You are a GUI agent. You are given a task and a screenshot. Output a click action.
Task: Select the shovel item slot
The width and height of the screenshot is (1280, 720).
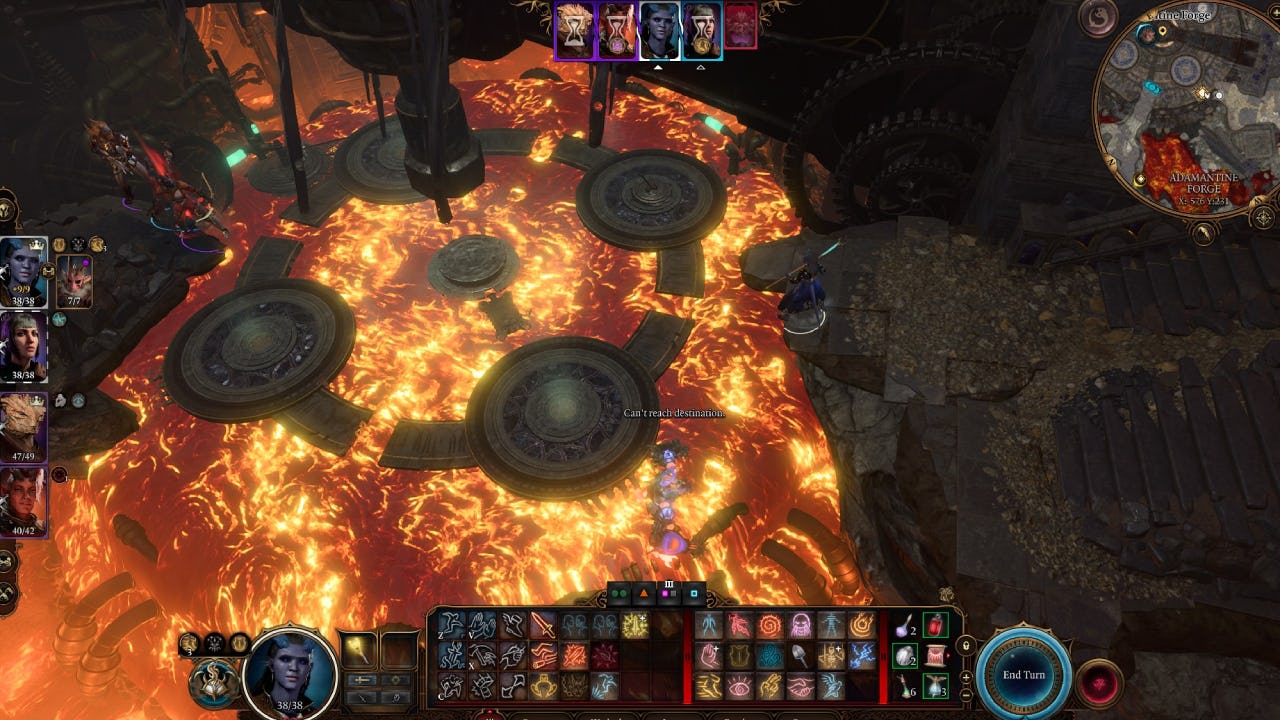(x=800, y=656)
